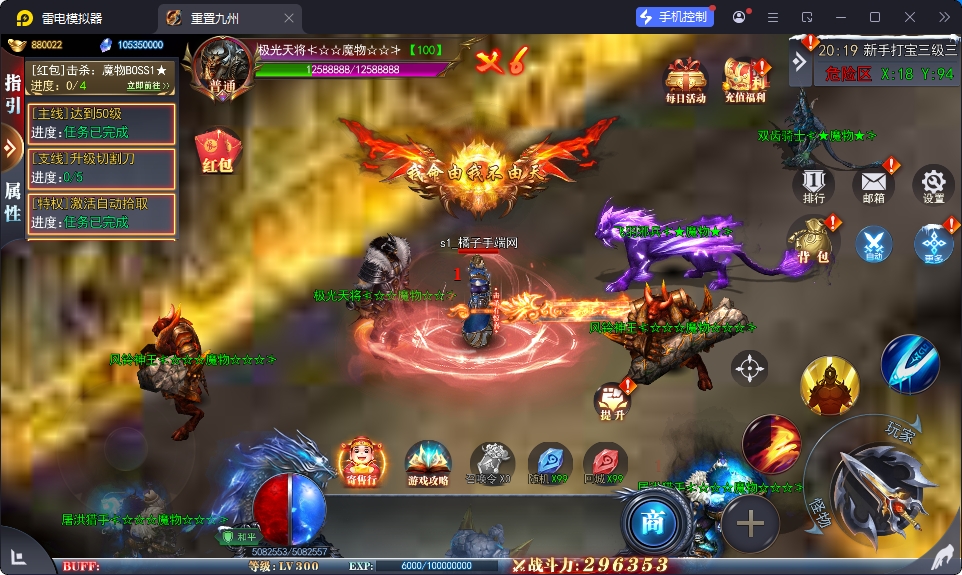Open the 游戏攻略 game guide book

(428, 464)
